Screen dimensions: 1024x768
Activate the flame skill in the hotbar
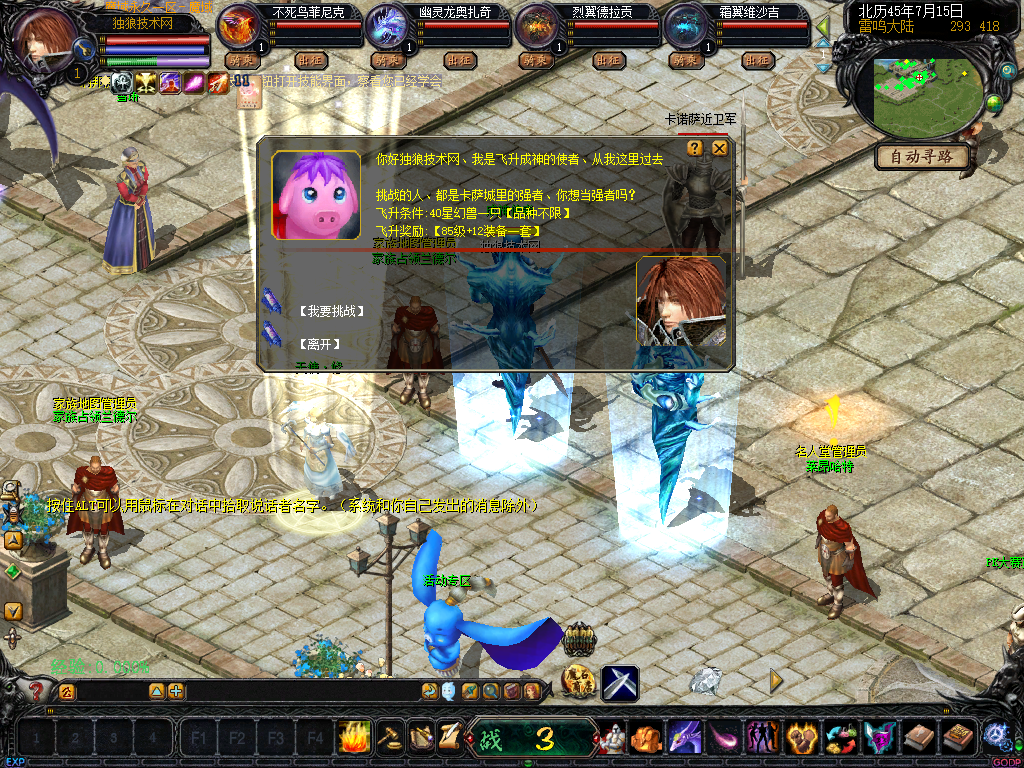click(x=355, y=738)
